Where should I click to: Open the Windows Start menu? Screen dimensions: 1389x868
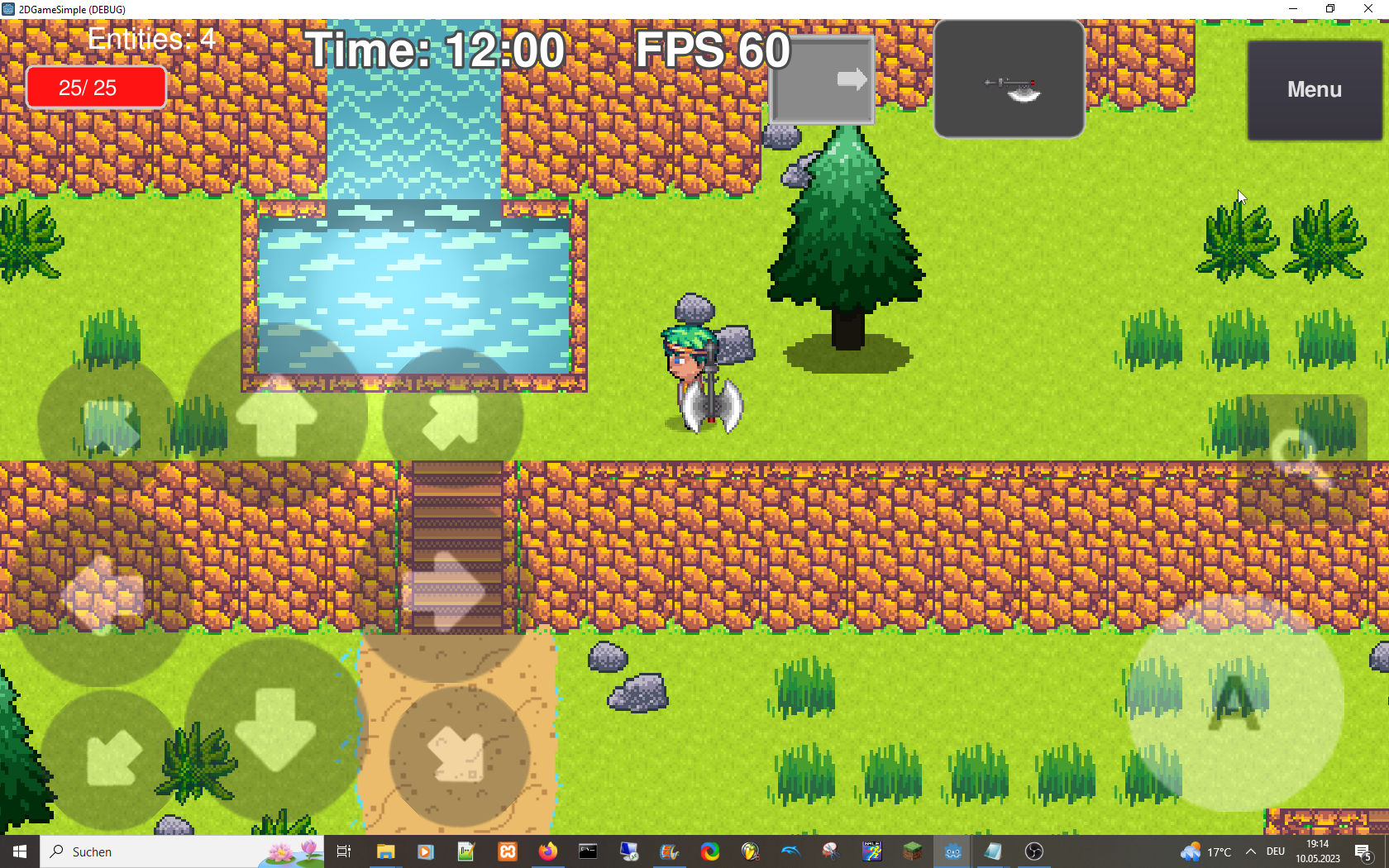click(17, 851)
